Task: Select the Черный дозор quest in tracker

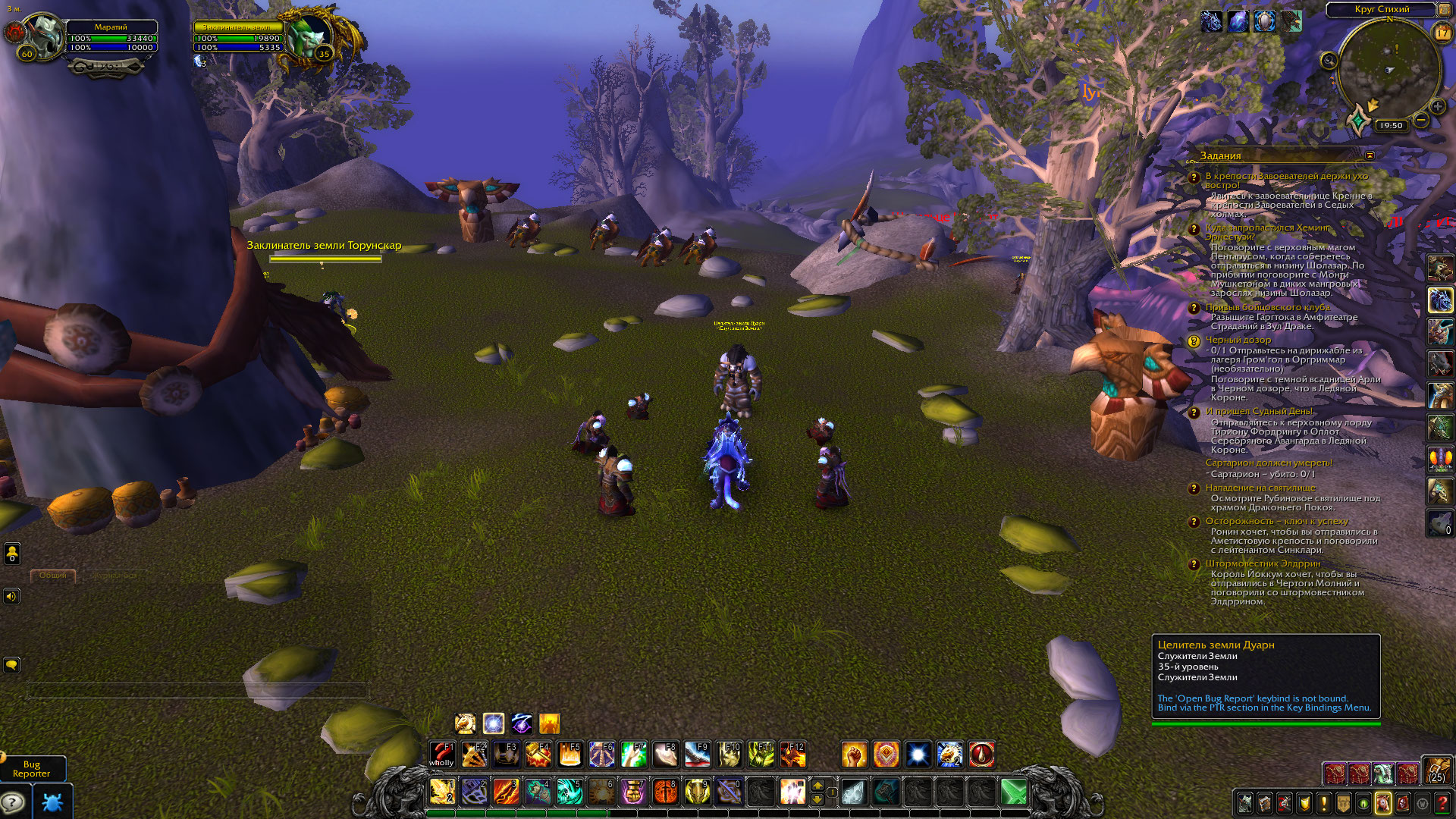Action: [x=1239, y=340]
